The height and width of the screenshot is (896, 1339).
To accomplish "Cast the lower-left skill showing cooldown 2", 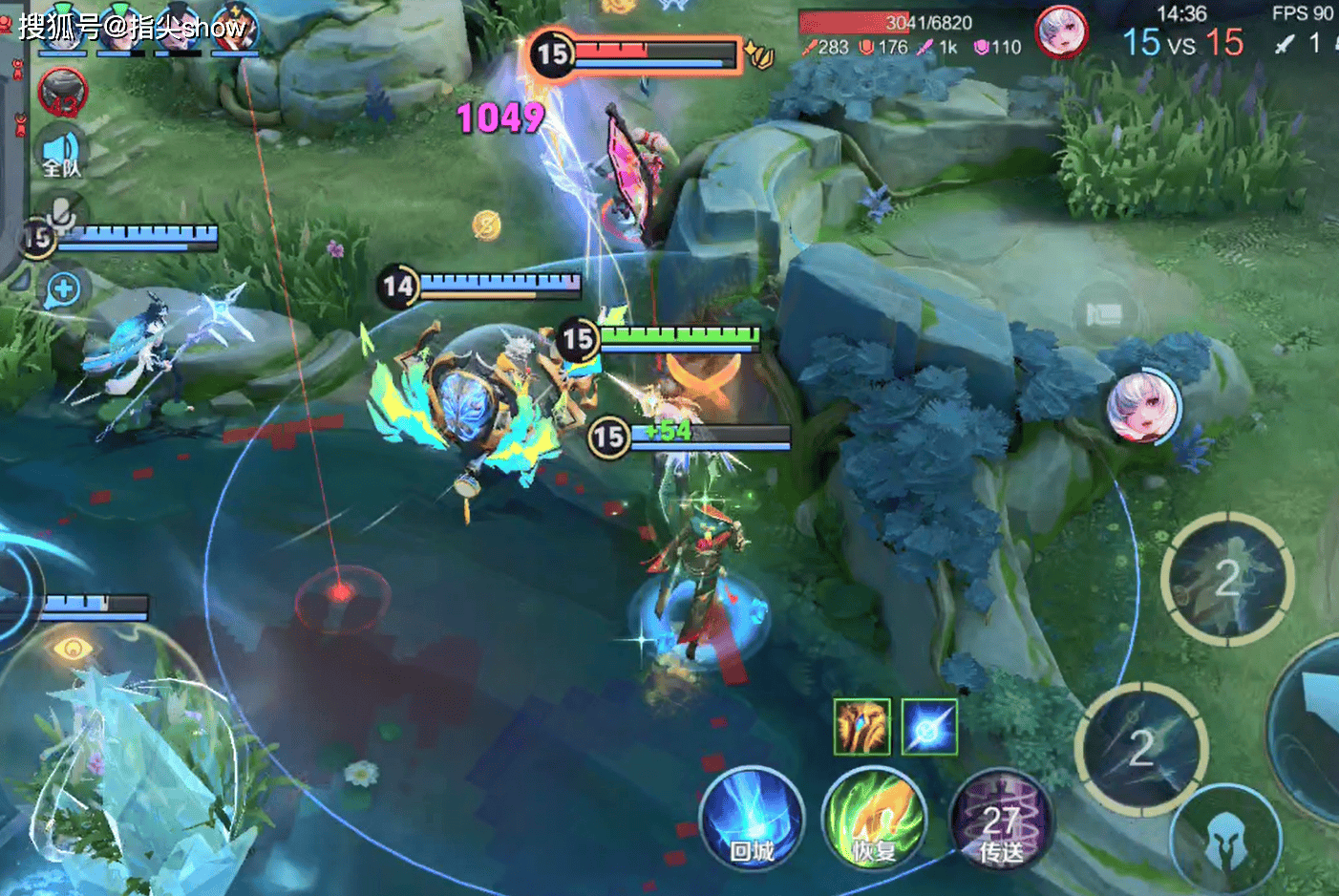I will (x=1141, y=748).
